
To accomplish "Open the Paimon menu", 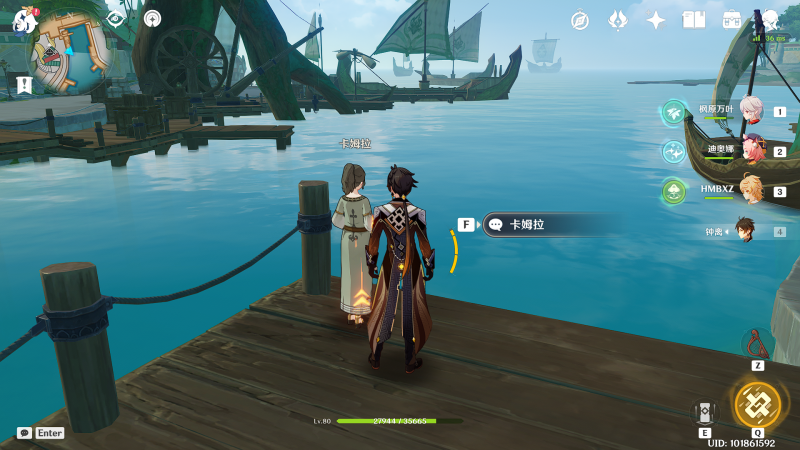I will [24, 19].
